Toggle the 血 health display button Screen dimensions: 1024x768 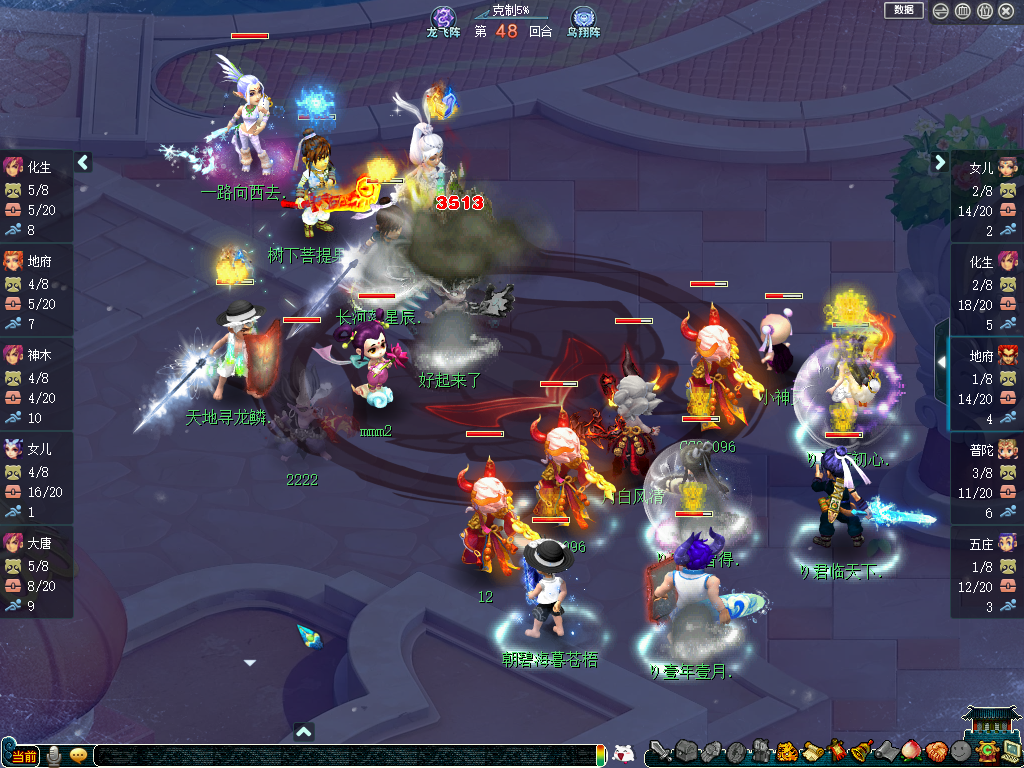(962, 11)
